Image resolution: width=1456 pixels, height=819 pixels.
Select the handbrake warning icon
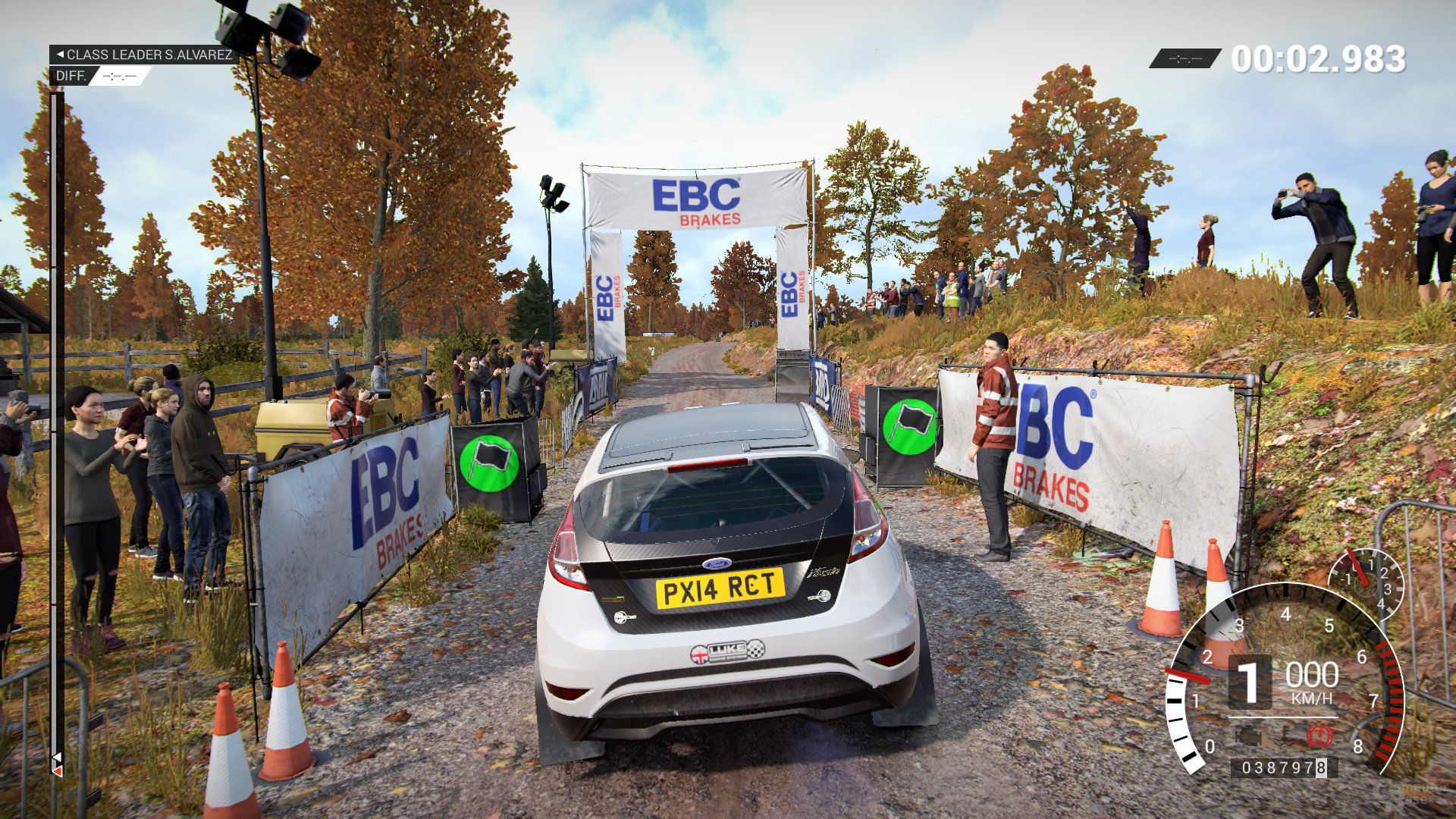click(1319, 735)
